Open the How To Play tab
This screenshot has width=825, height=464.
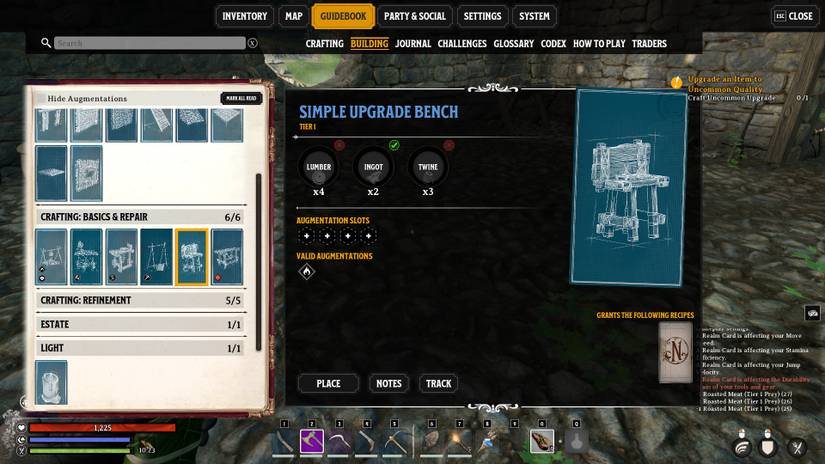(x=599, y=44)
